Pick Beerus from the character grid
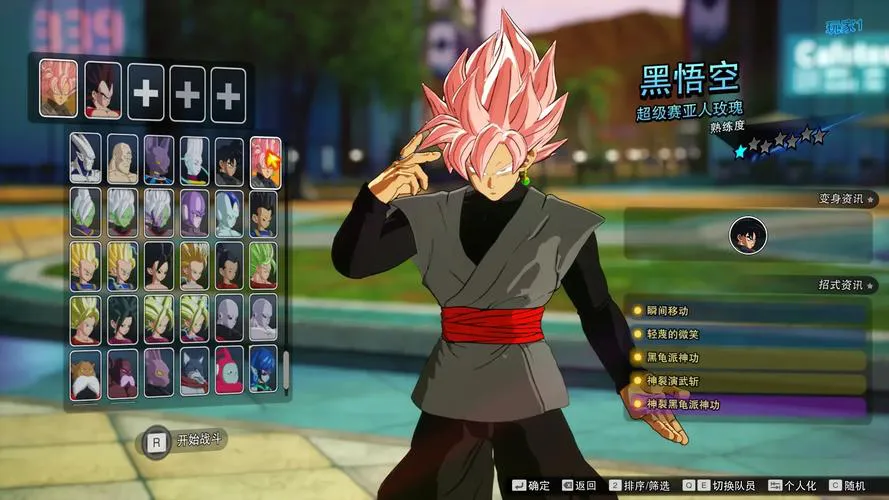Screen dimensions: 889x500 point(158,160)
